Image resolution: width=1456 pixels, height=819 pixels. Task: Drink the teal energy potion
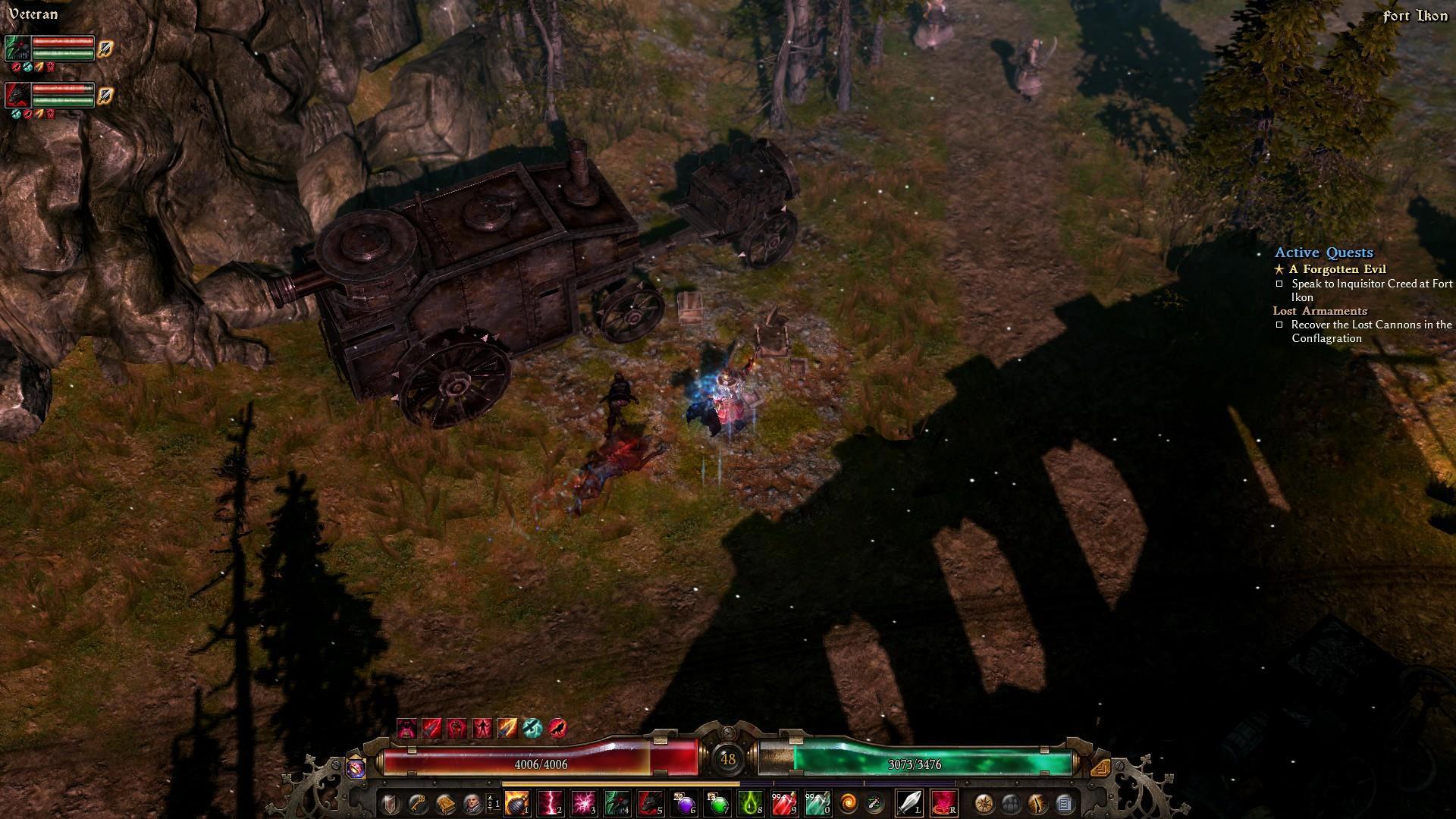pos(817,802)
